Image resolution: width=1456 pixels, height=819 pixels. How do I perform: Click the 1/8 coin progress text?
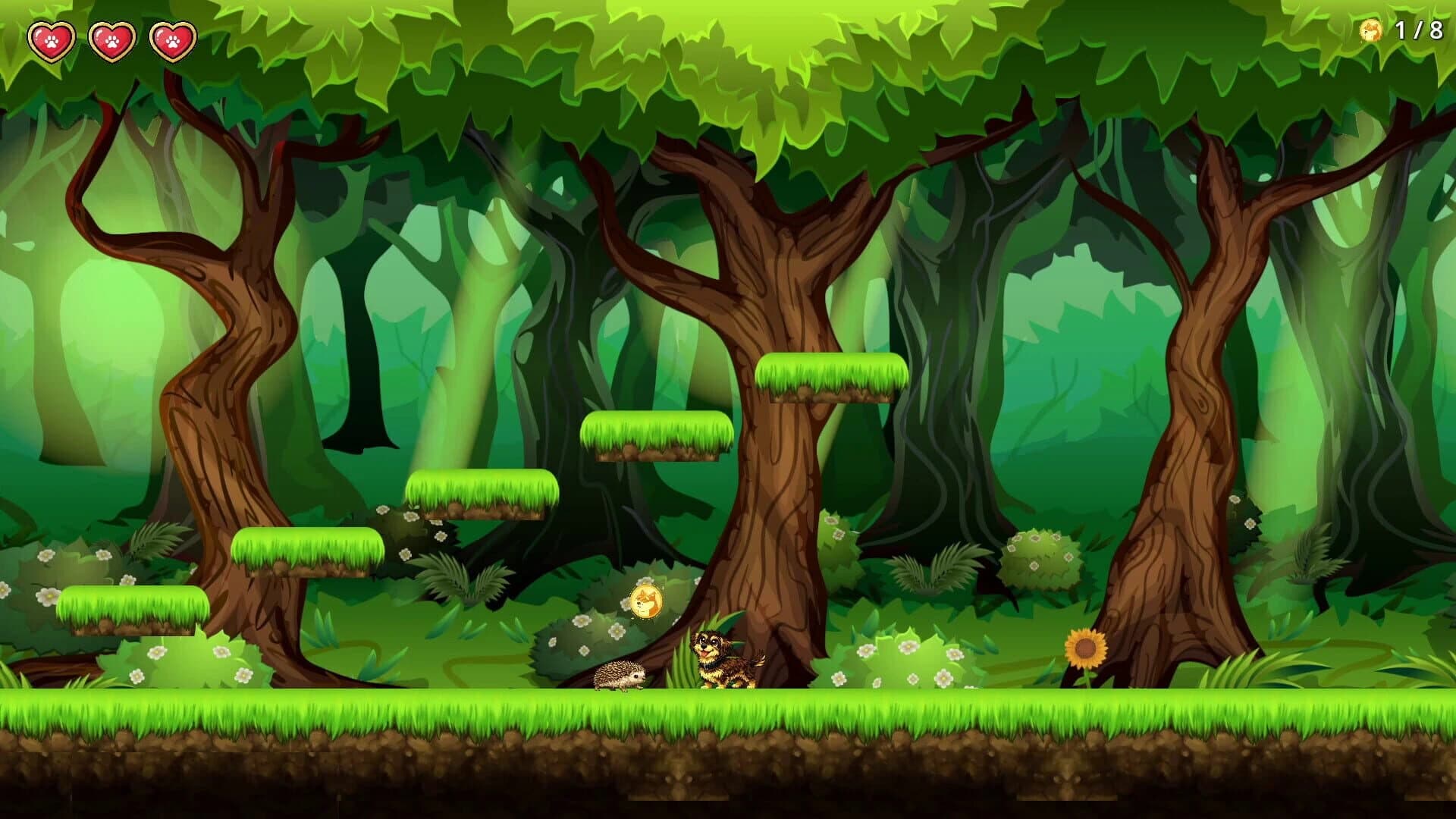click(1420, 30)
